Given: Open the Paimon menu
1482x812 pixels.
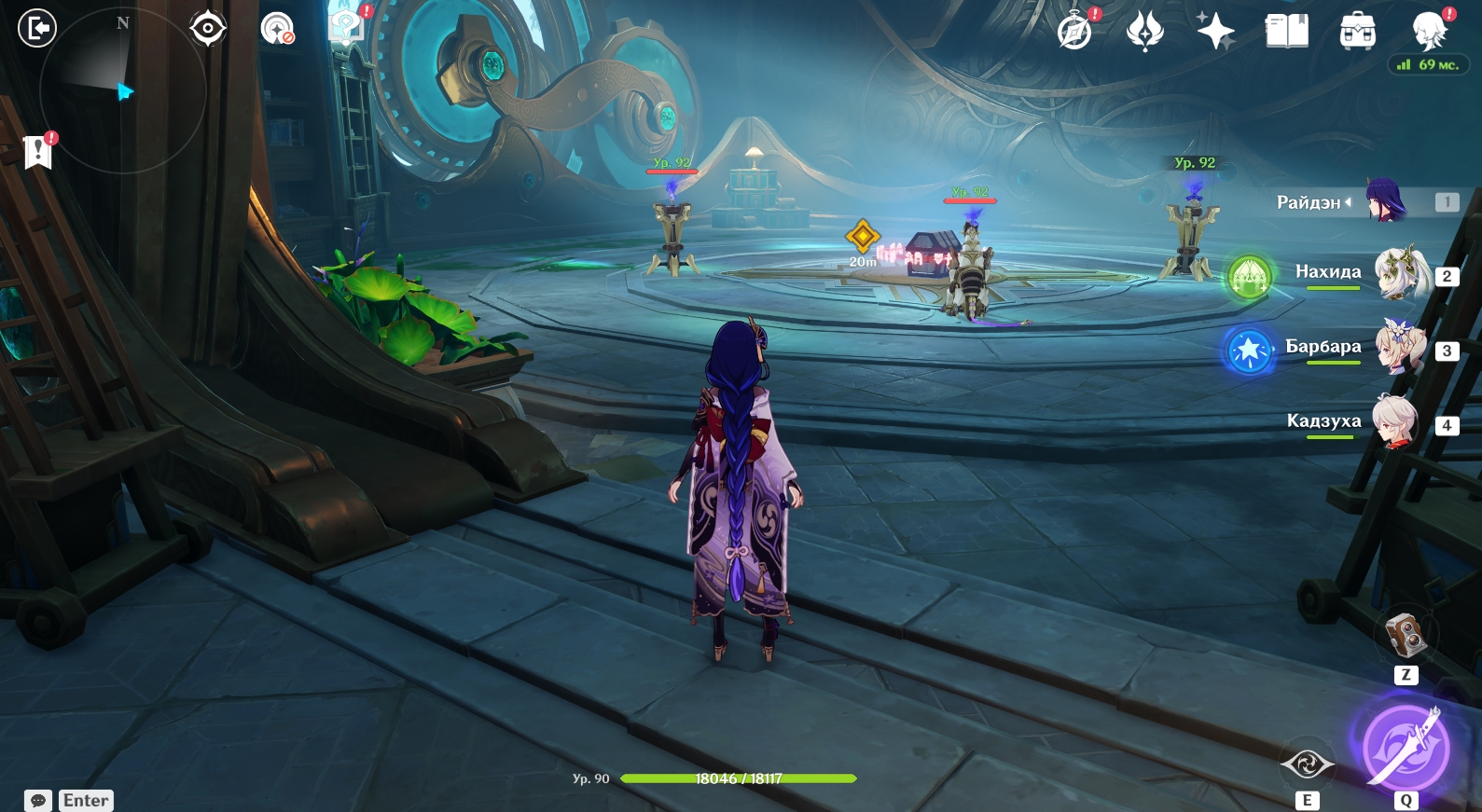Looking at the screenshot, I should 1429,31.
